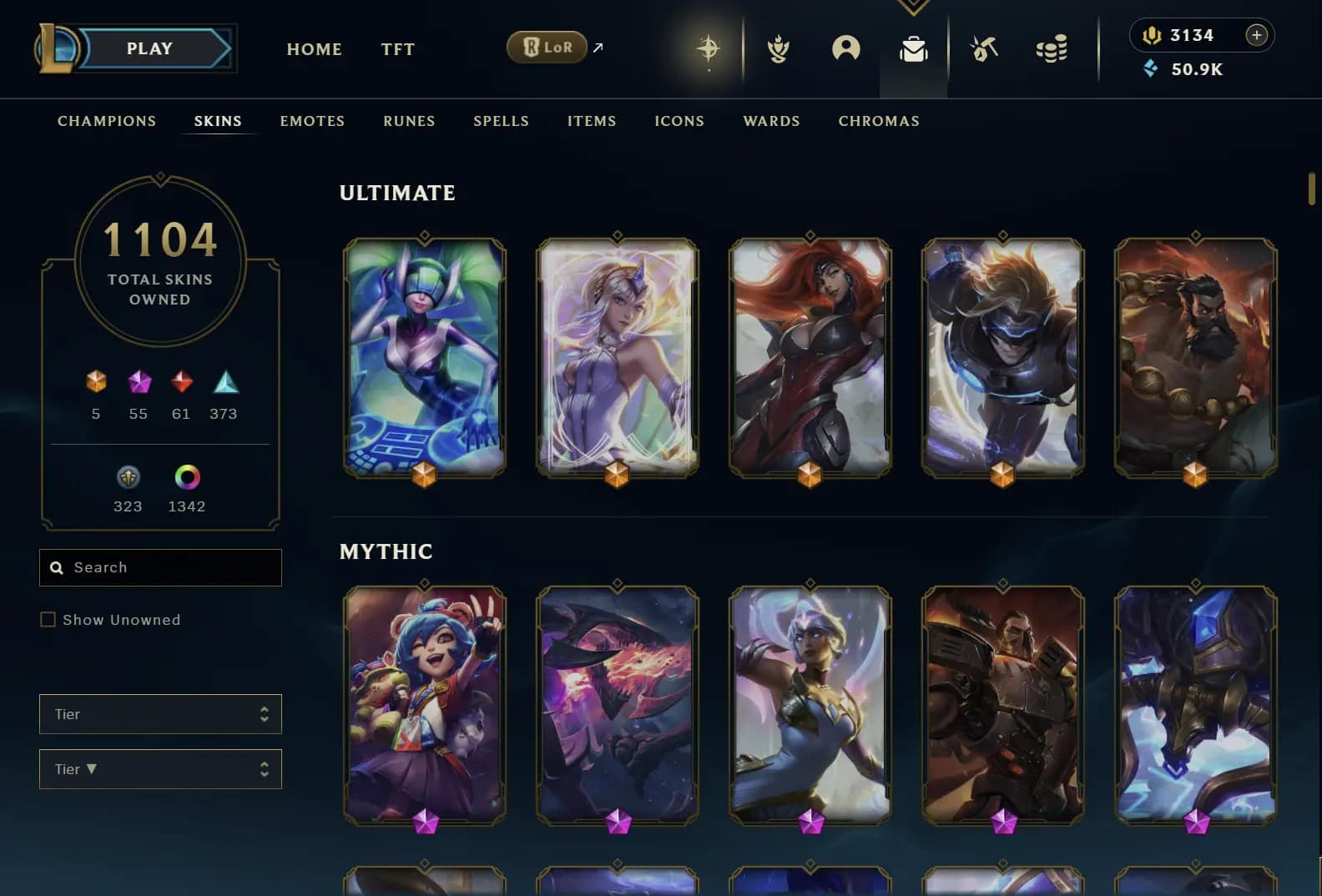Add RP with the plus button
Screen dimensions: 1322x896
[x=1256, y=35]
